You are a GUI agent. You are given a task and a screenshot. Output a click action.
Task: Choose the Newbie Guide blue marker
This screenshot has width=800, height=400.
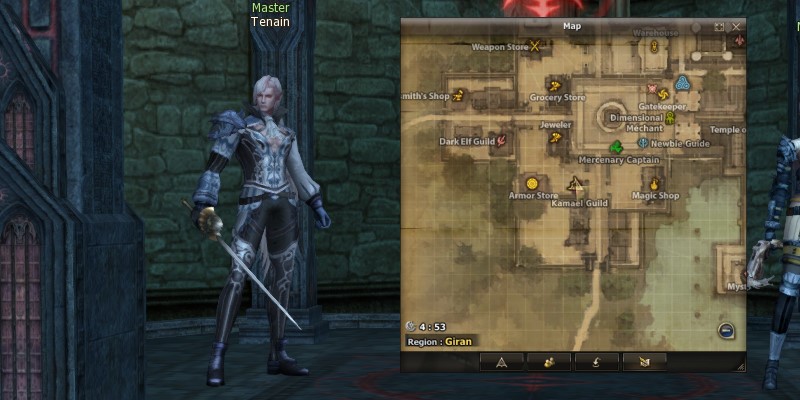click(642, 143)
